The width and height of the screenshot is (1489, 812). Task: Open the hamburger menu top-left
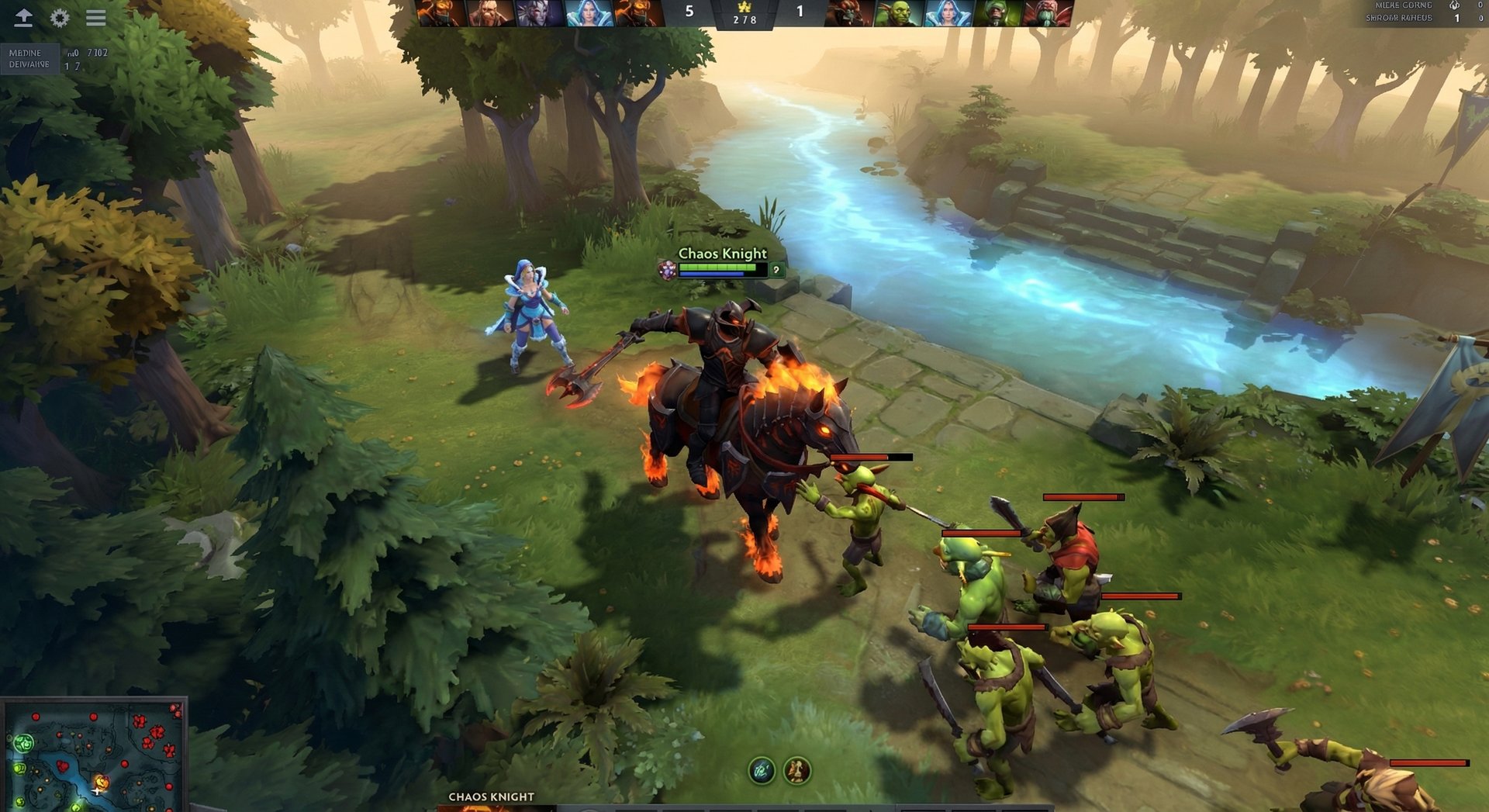click(x=96, y=18)
